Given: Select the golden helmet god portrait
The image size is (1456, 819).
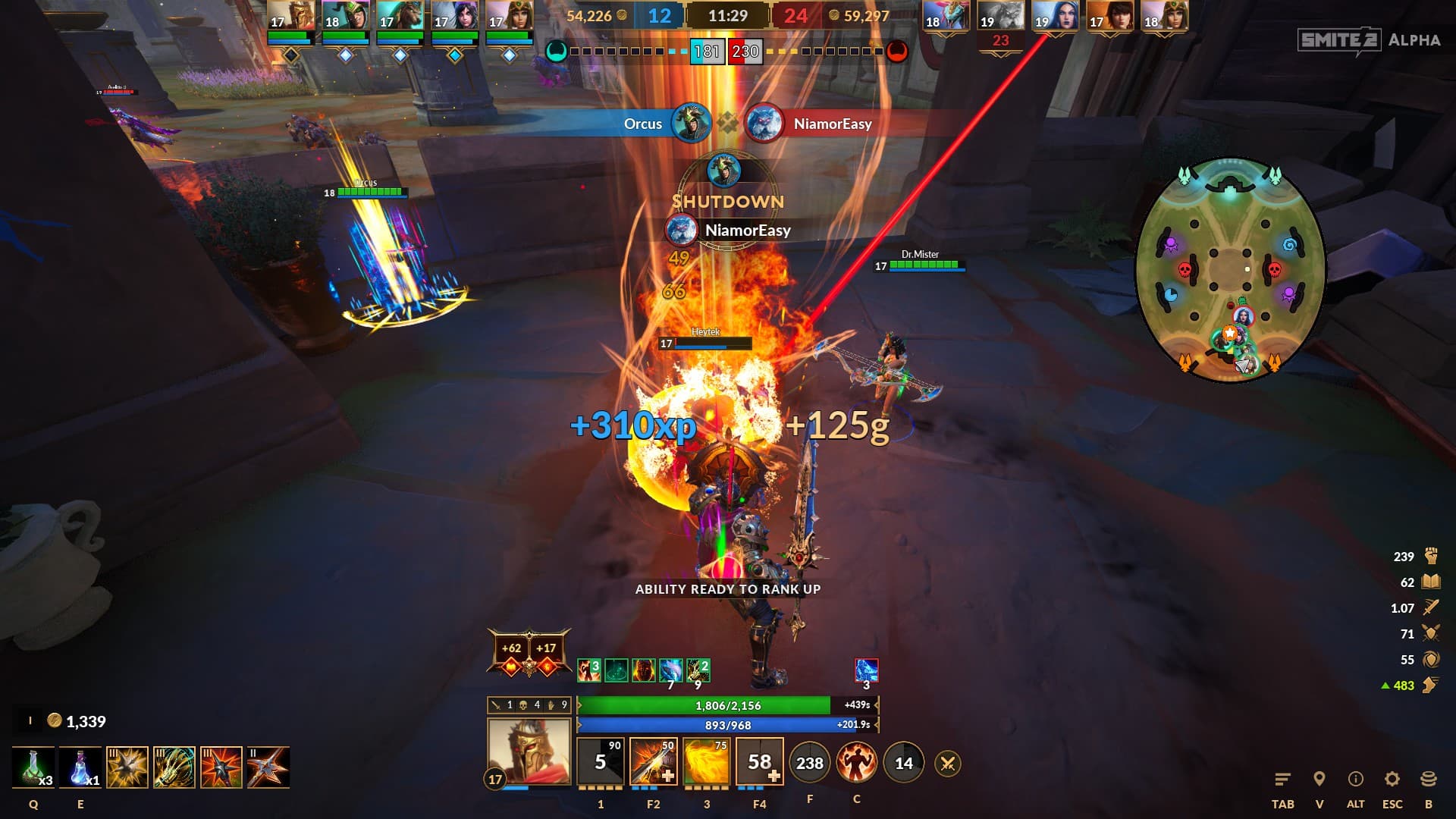Looking at the screenshot, I should point(528,751).
